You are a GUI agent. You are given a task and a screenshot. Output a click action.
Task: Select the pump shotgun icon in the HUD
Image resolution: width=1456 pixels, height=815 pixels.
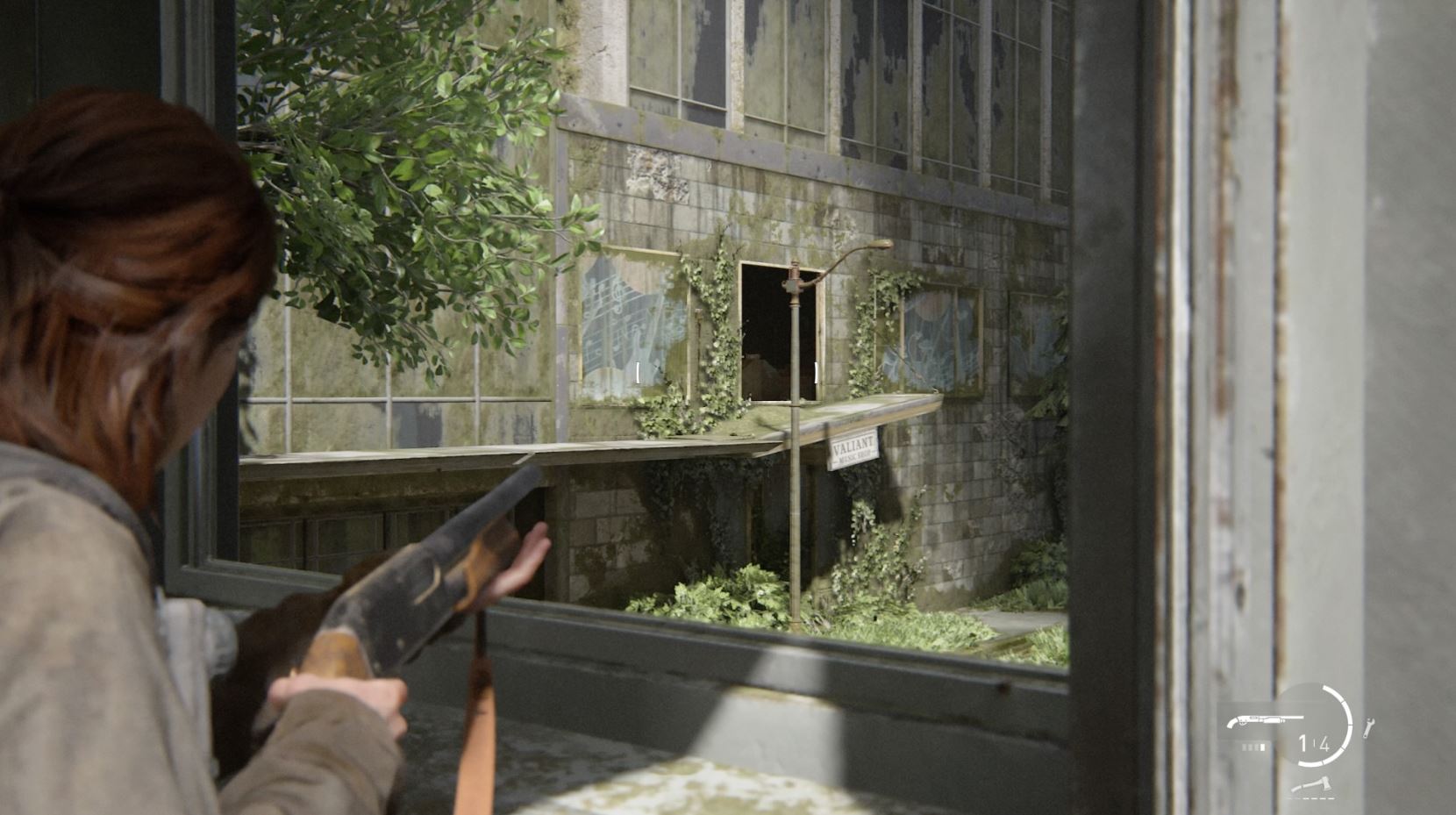1266,719
